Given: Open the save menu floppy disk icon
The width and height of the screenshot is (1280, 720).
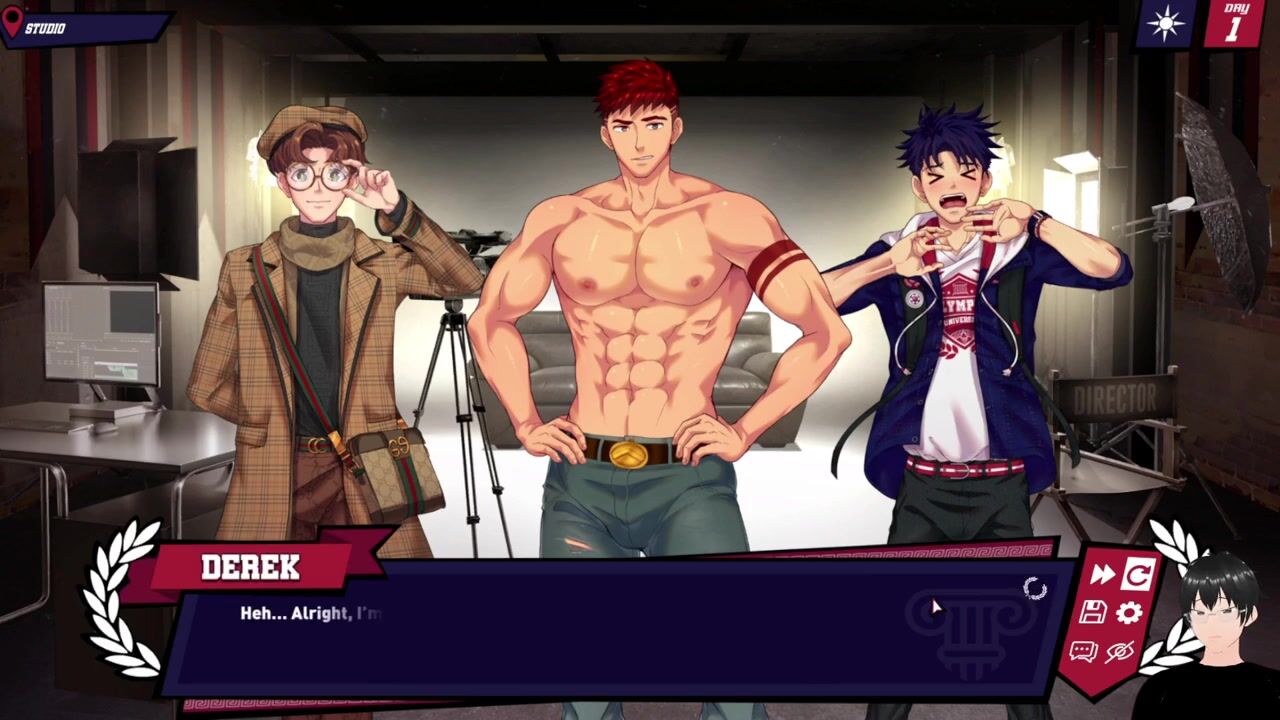Looking at the screenshot, I should pyautogui.click(x=1093, y=613).
